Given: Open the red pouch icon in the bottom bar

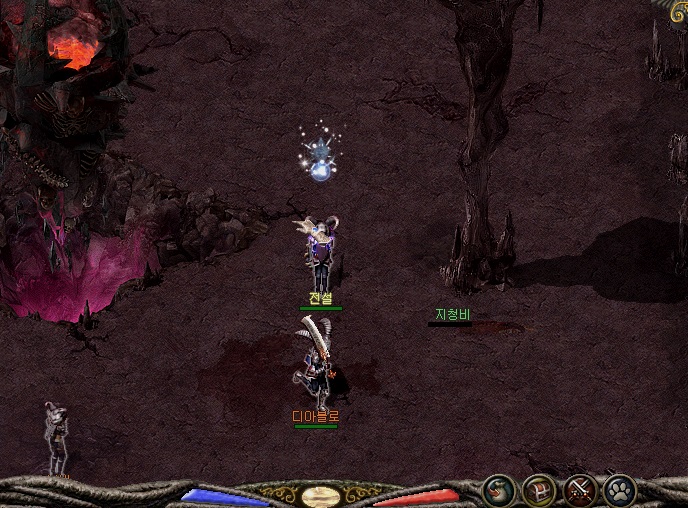Looking at the screenshot, I should pyautogui.click(x=498, y=490).
